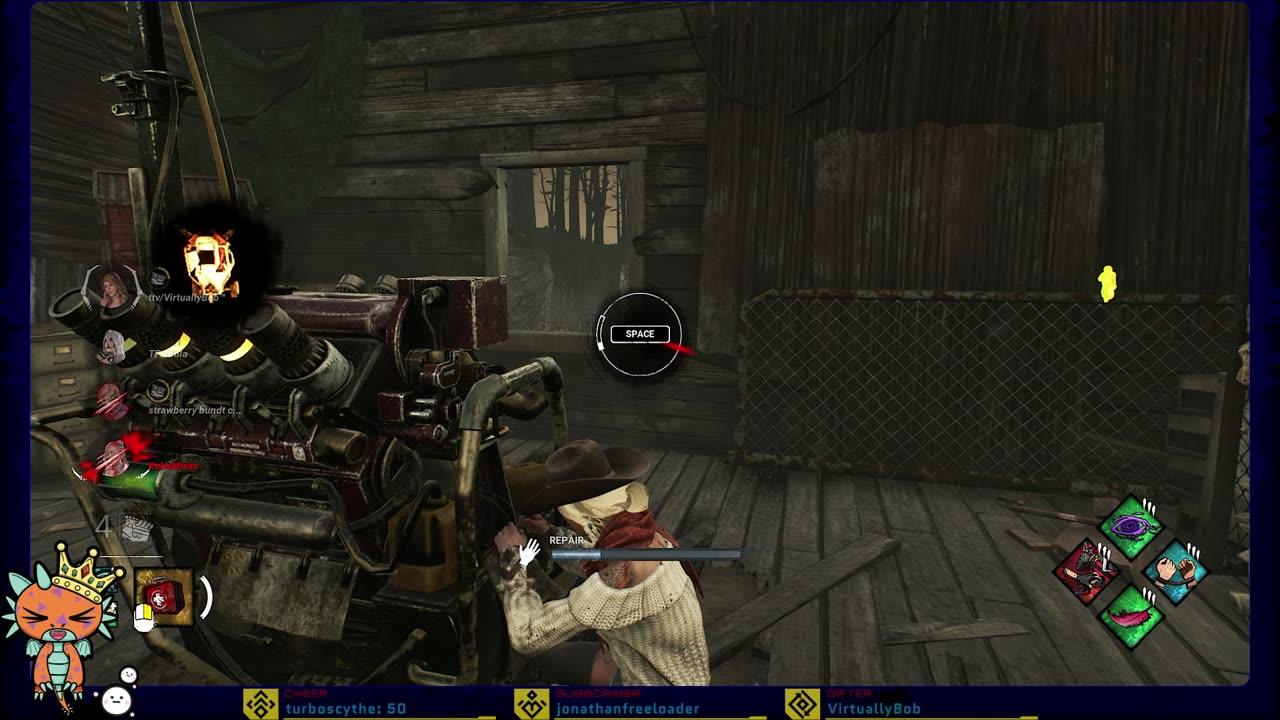1280x720 pixels.
Task: Click the red crow perk icon
Action: click(1087, 571)
